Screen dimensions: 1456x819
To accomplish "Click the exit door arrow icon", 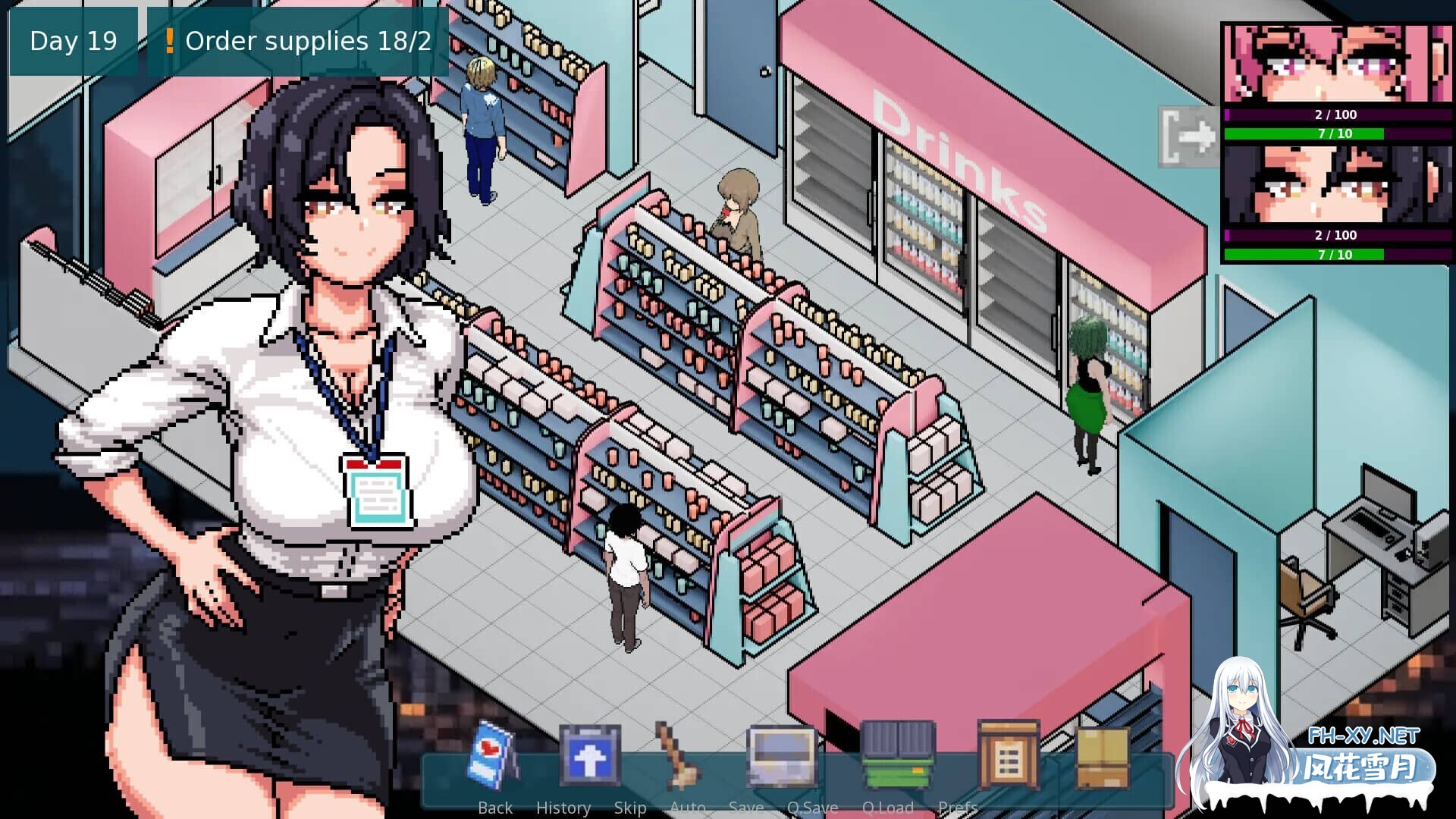I will [x=1188, y=136].
